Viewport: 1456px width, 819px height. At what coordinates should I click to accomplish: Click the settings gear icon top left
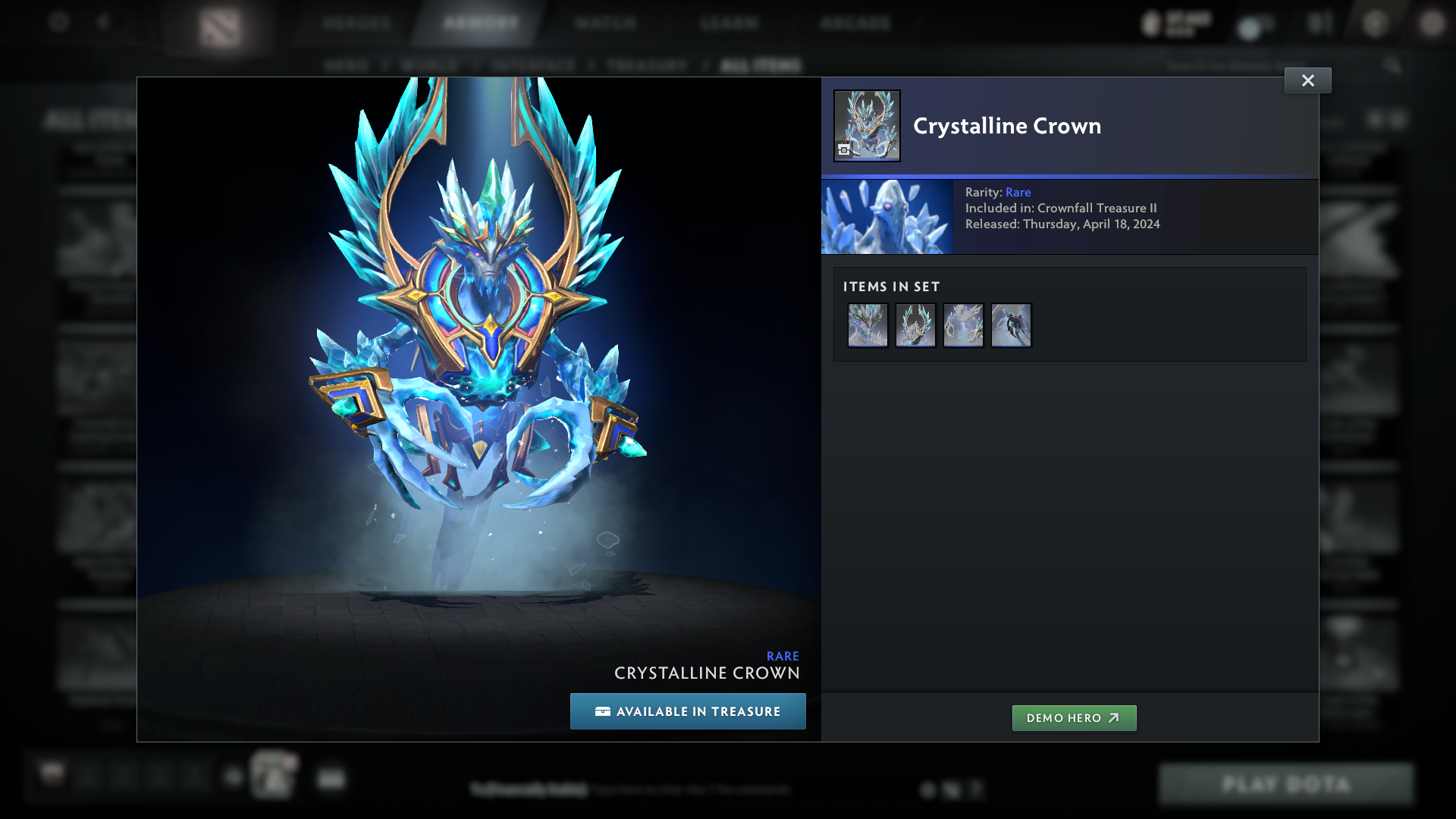tap(58, 22)
